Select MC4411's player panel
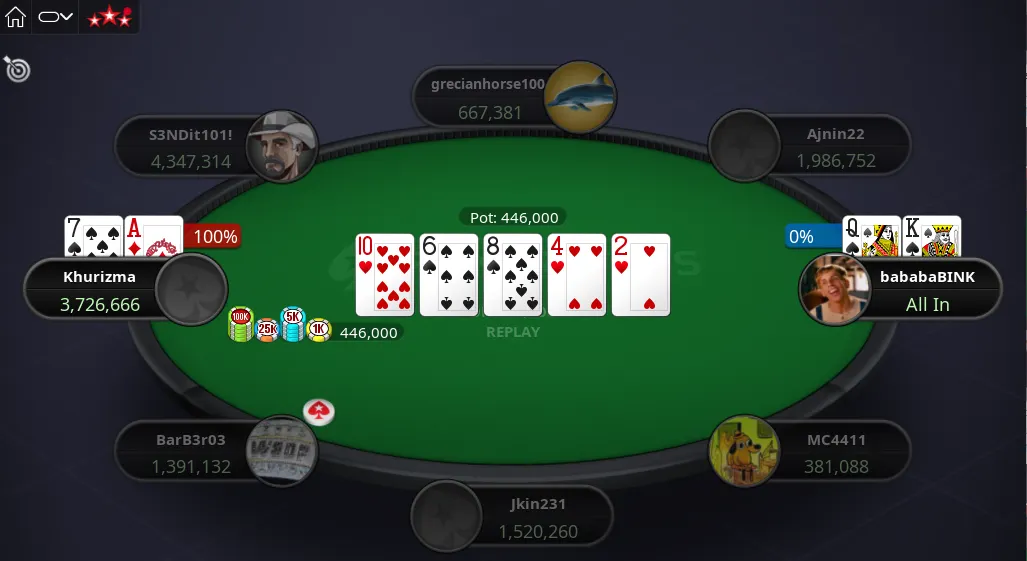Image resolution: width=1027 pixels, height=561 pixels. [835, 453]
